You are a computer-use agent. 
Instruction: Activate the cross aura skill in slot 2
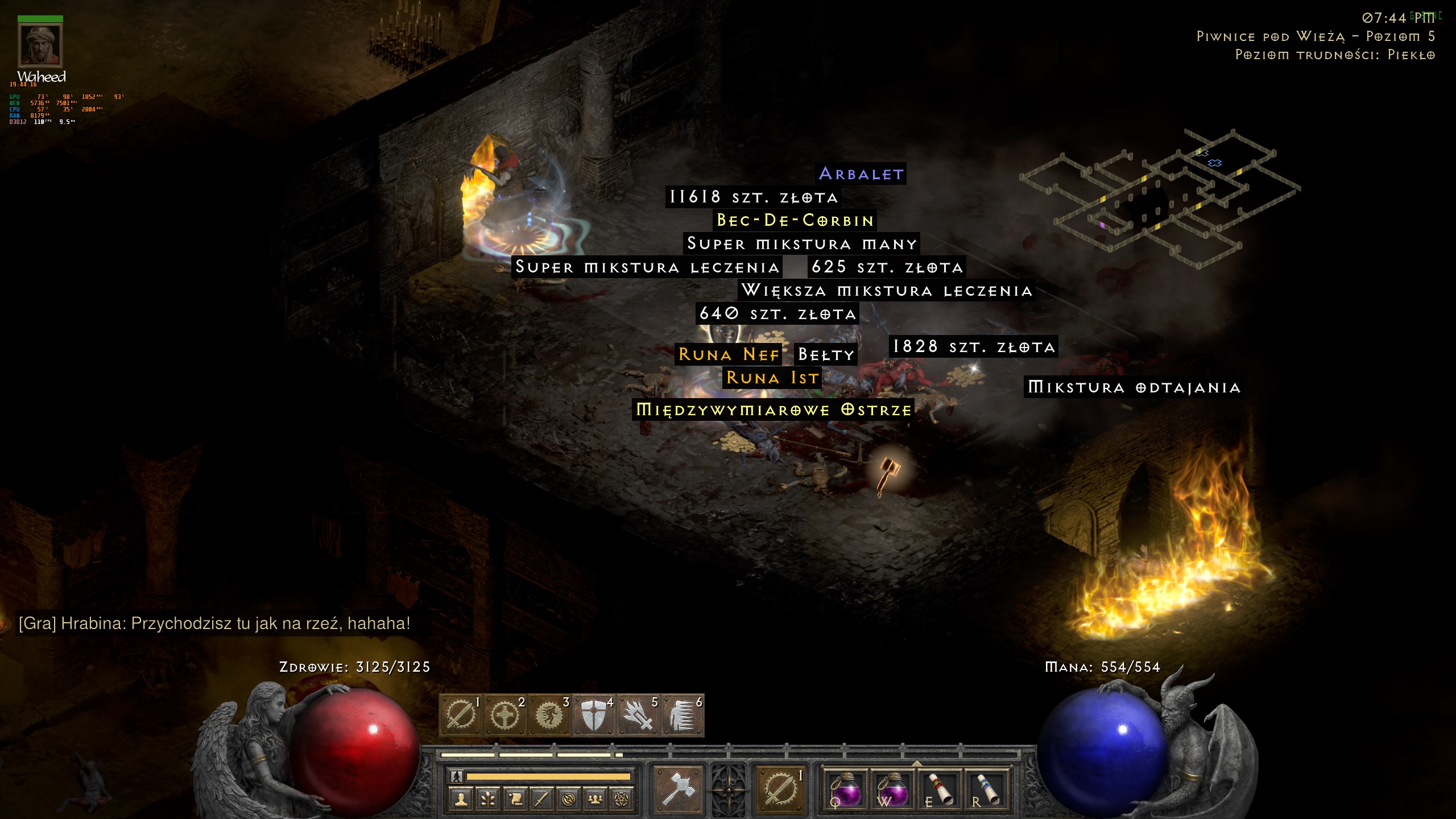504,715
